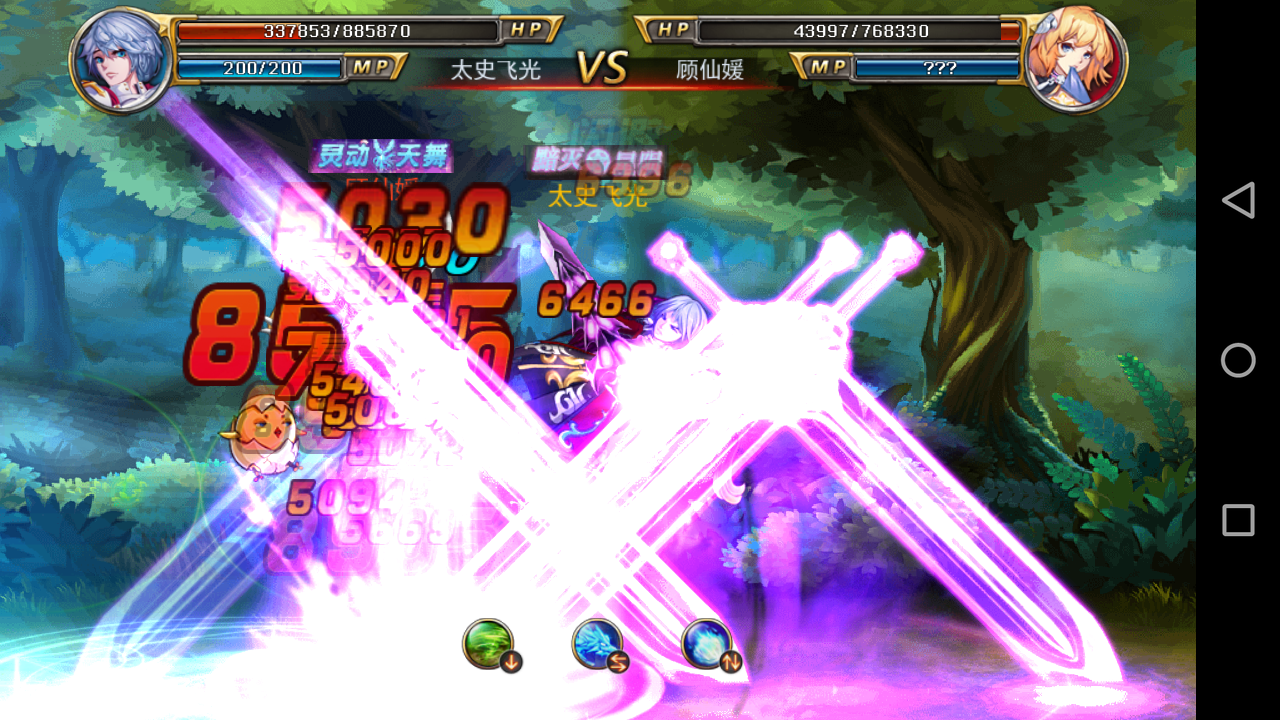Activate the green swirl skill icon

[x=488, y=643]
